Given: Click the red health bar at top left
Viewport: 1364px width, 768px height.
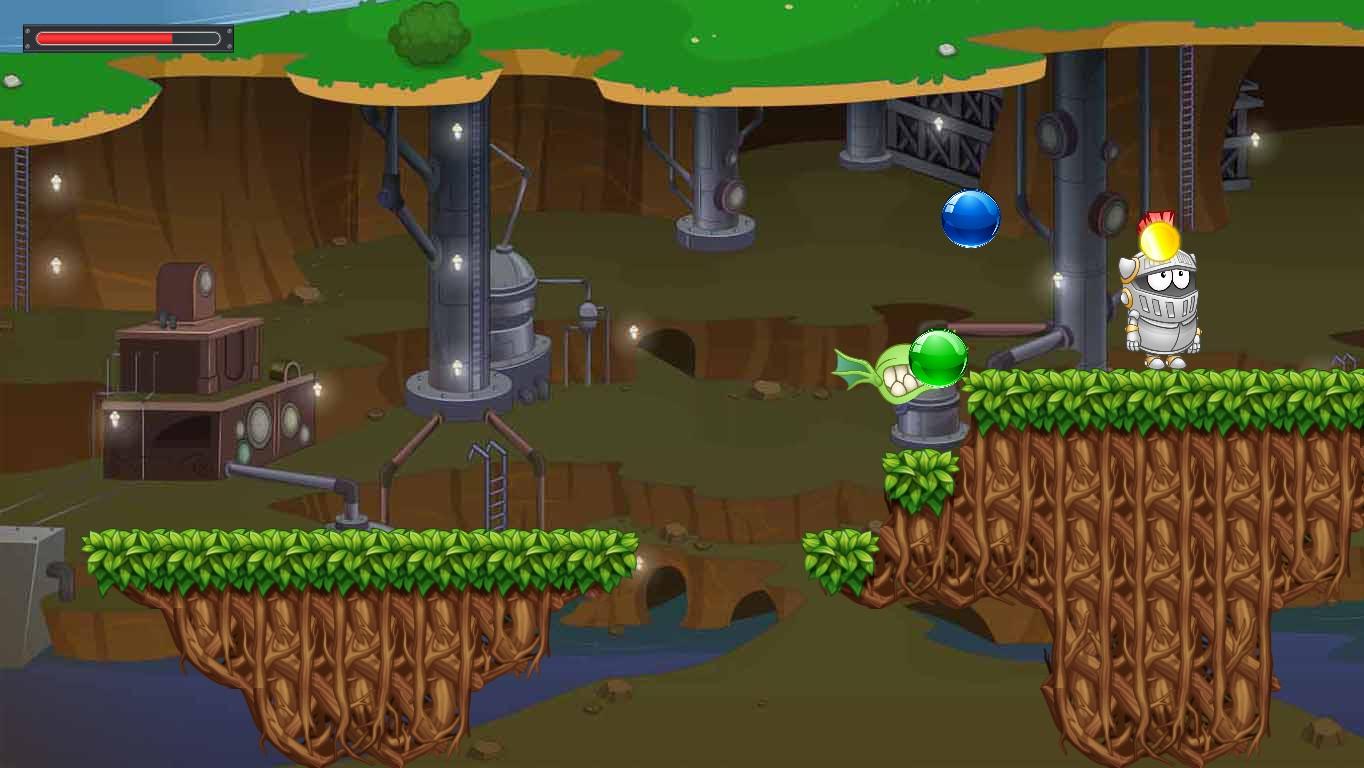Looking at the screenshot, I should click(105, 37).
